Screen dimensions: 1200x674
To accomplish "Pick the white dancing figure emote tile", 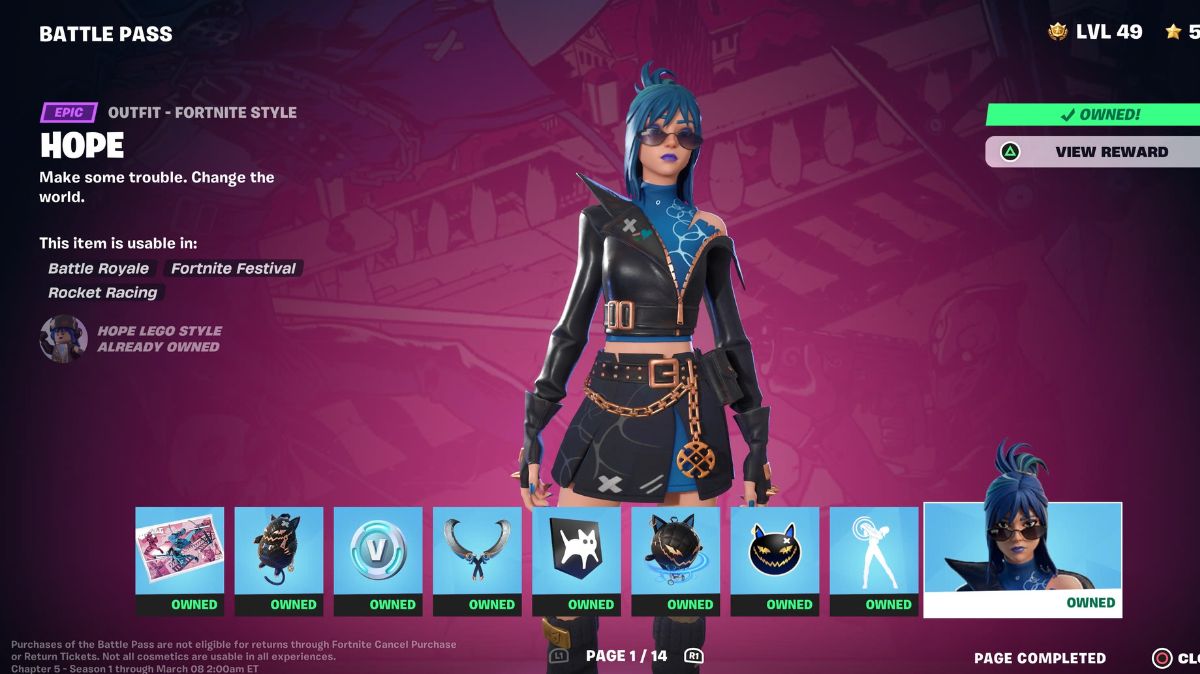I will pyautogui.click(x=874, y=560).
